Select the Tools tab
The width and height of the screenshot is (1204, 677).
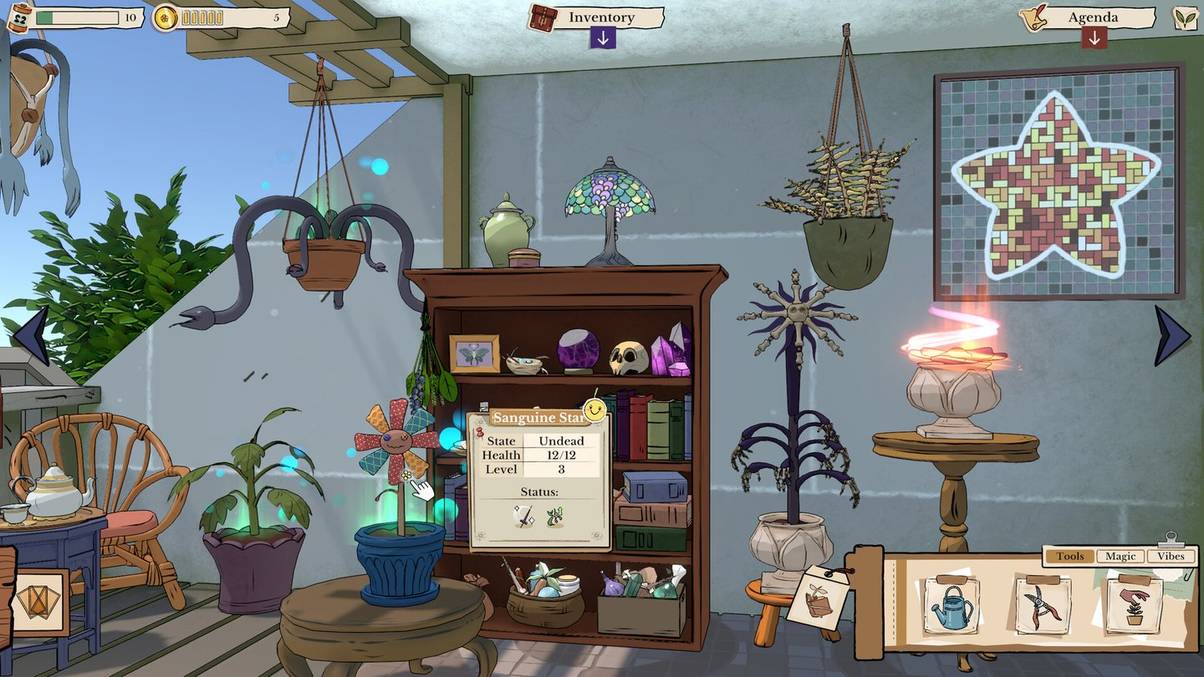[1069, 556]
